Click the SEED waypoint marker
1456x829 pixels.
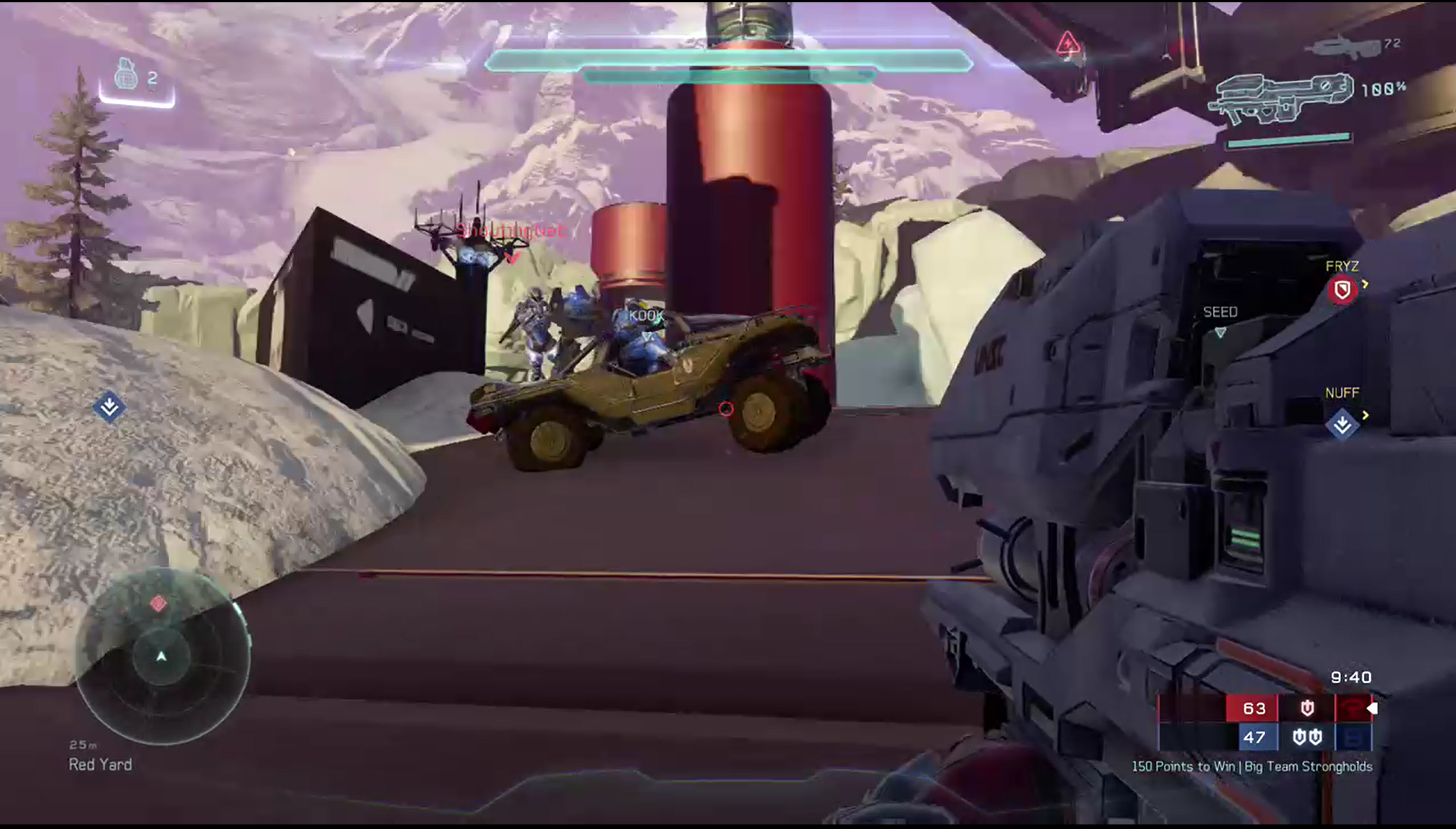[1220, 332]
